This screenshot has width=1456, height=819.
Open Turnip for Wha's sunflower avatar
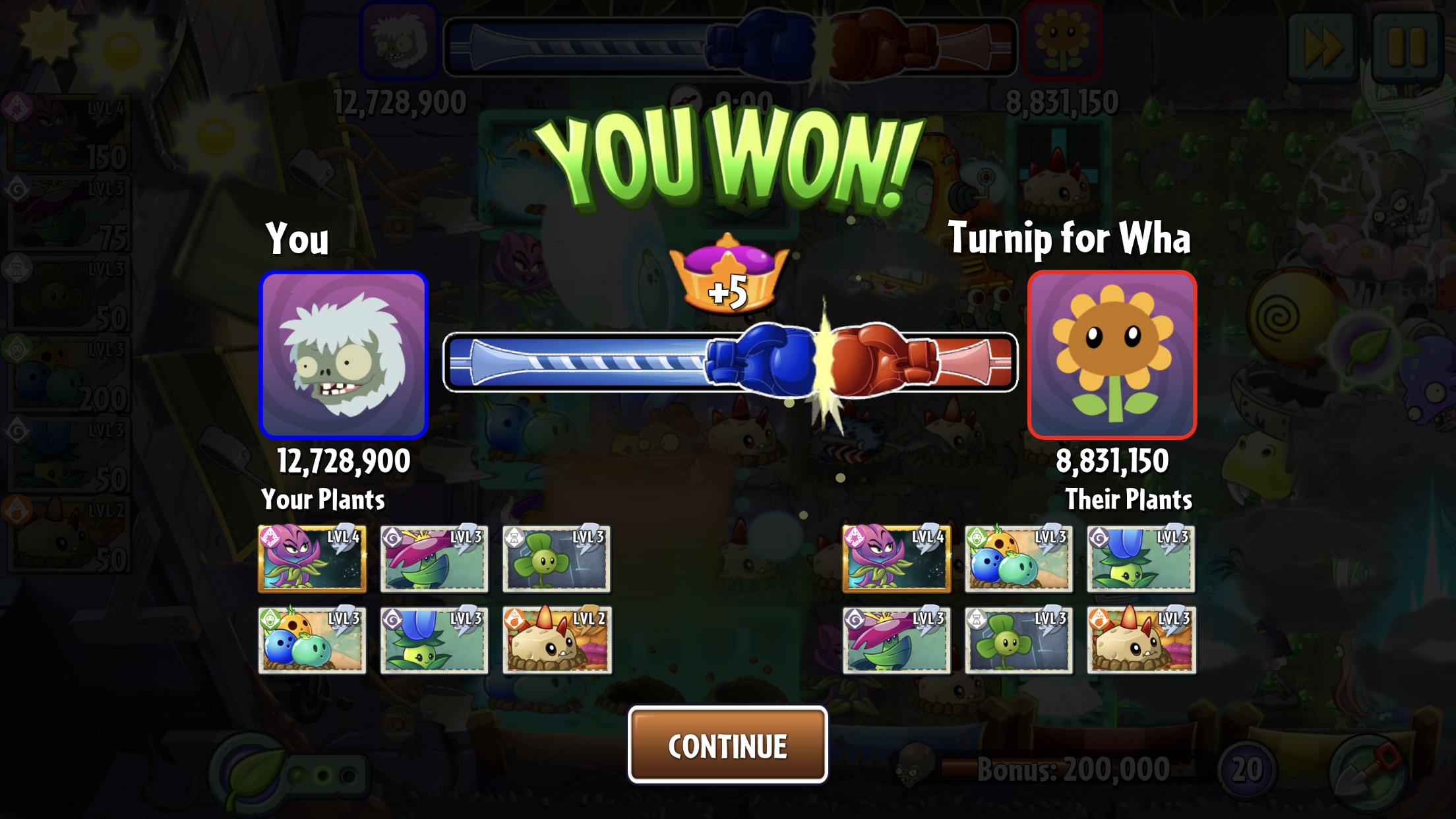tap(1112, 355)
